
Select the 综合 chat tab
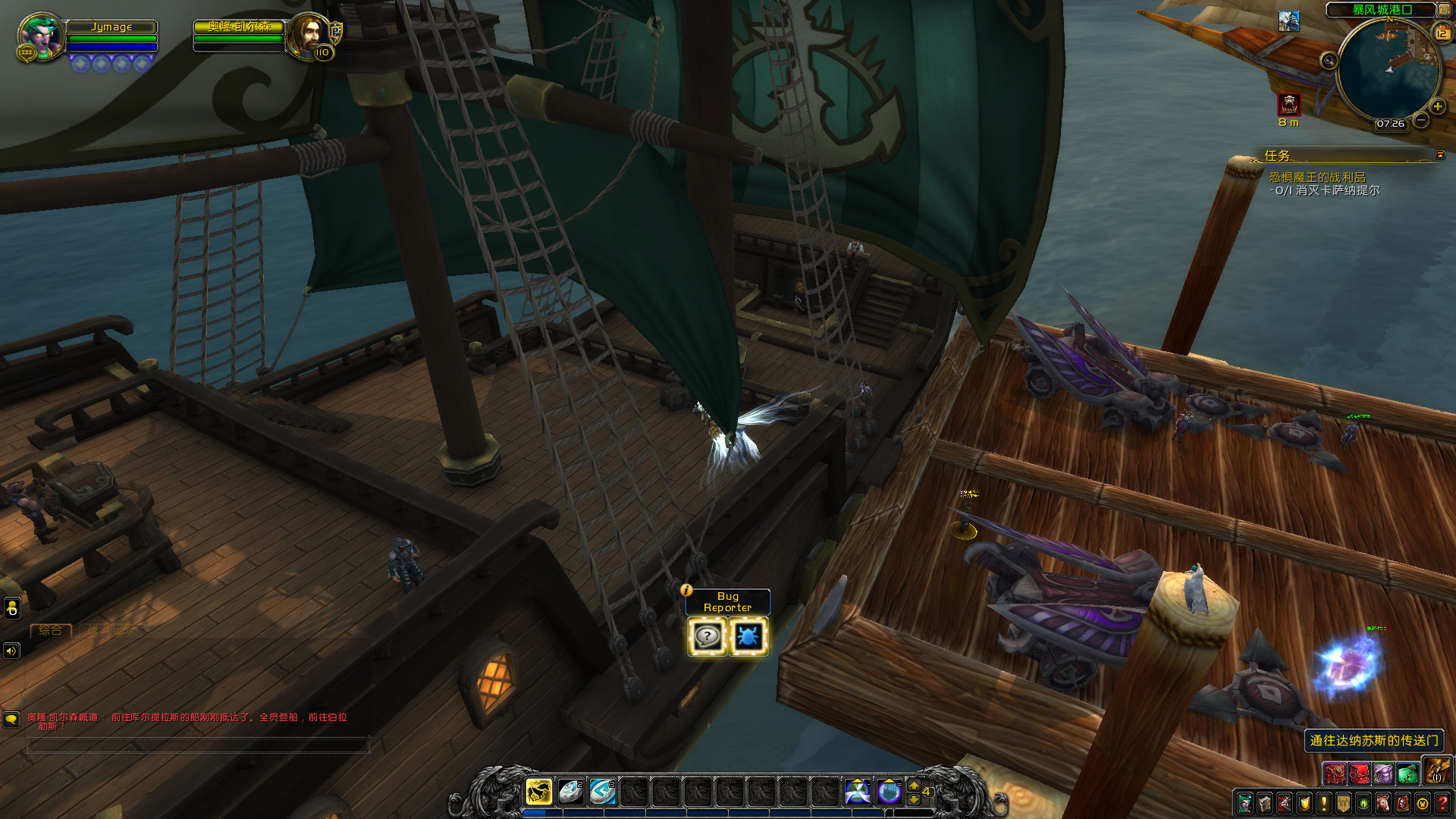pyautogui.click(x=50, y=630)
